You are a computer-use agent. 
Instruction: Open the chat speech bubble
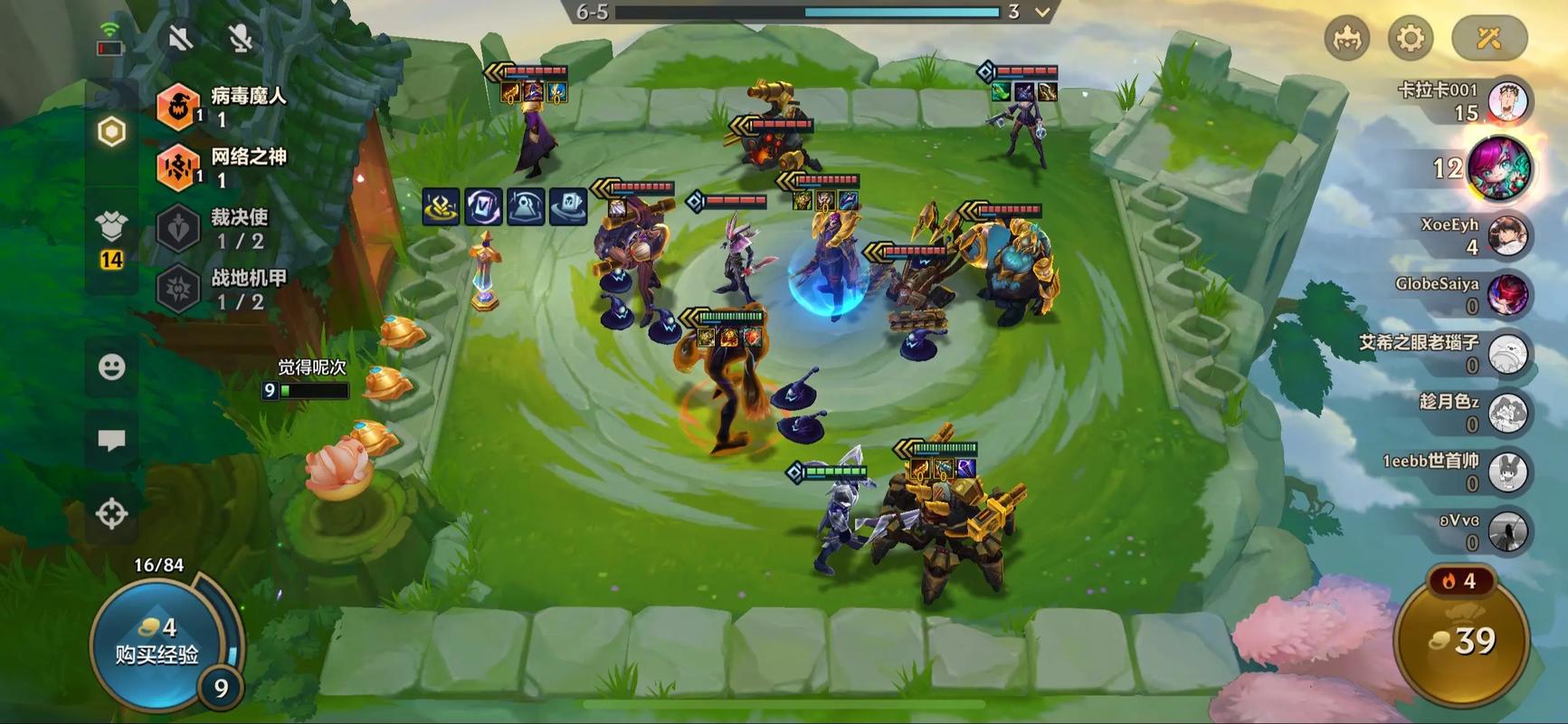pos(111,440)
